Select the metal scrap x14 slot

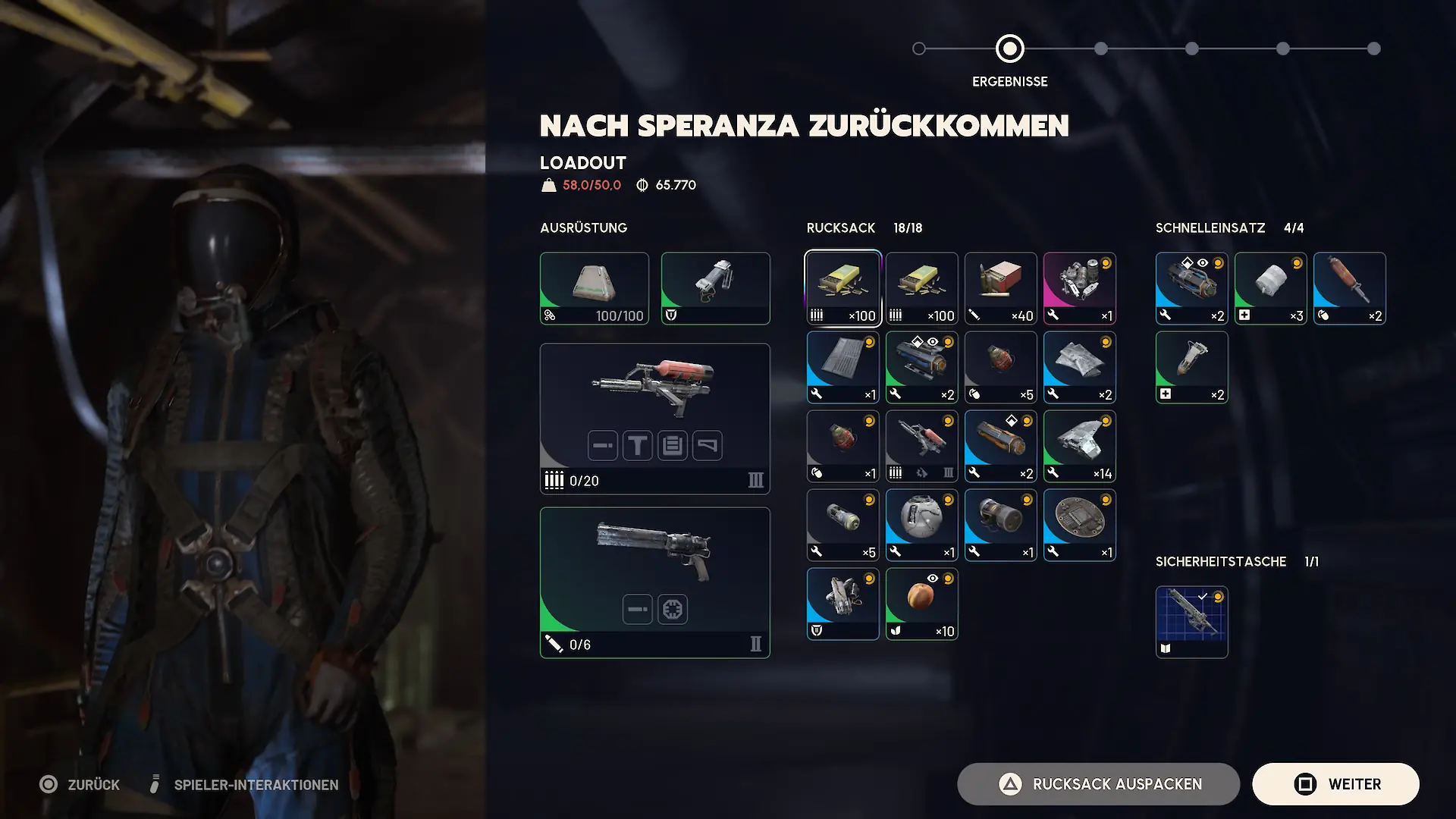tap(1079, 446)
